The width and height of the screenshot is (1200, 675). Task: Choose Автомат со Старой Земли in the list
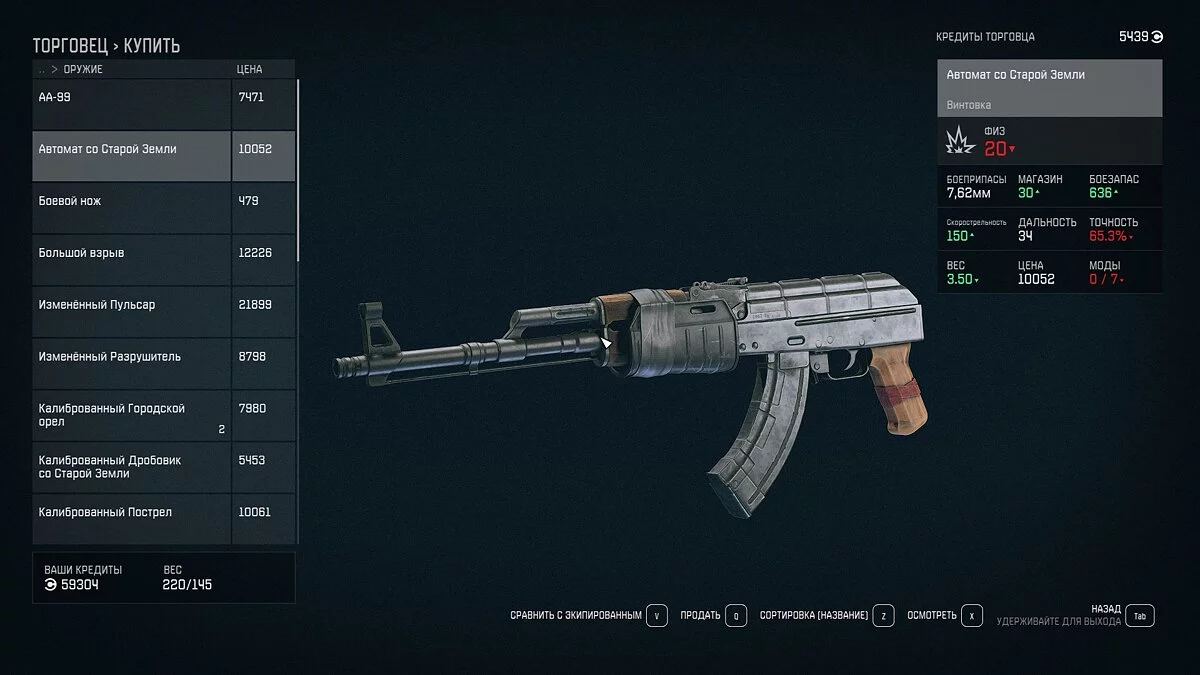[x=132, y=149]
